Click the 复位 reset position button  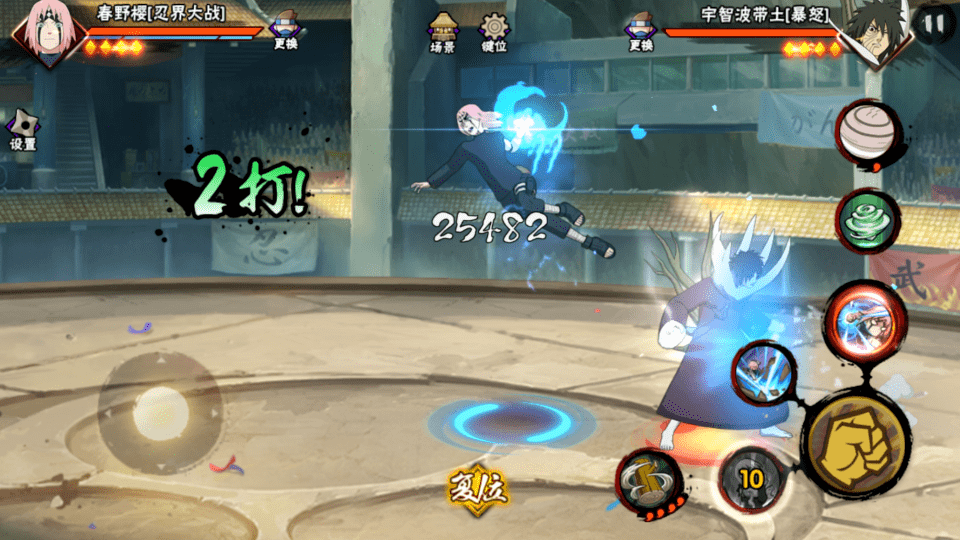(478, 490)
